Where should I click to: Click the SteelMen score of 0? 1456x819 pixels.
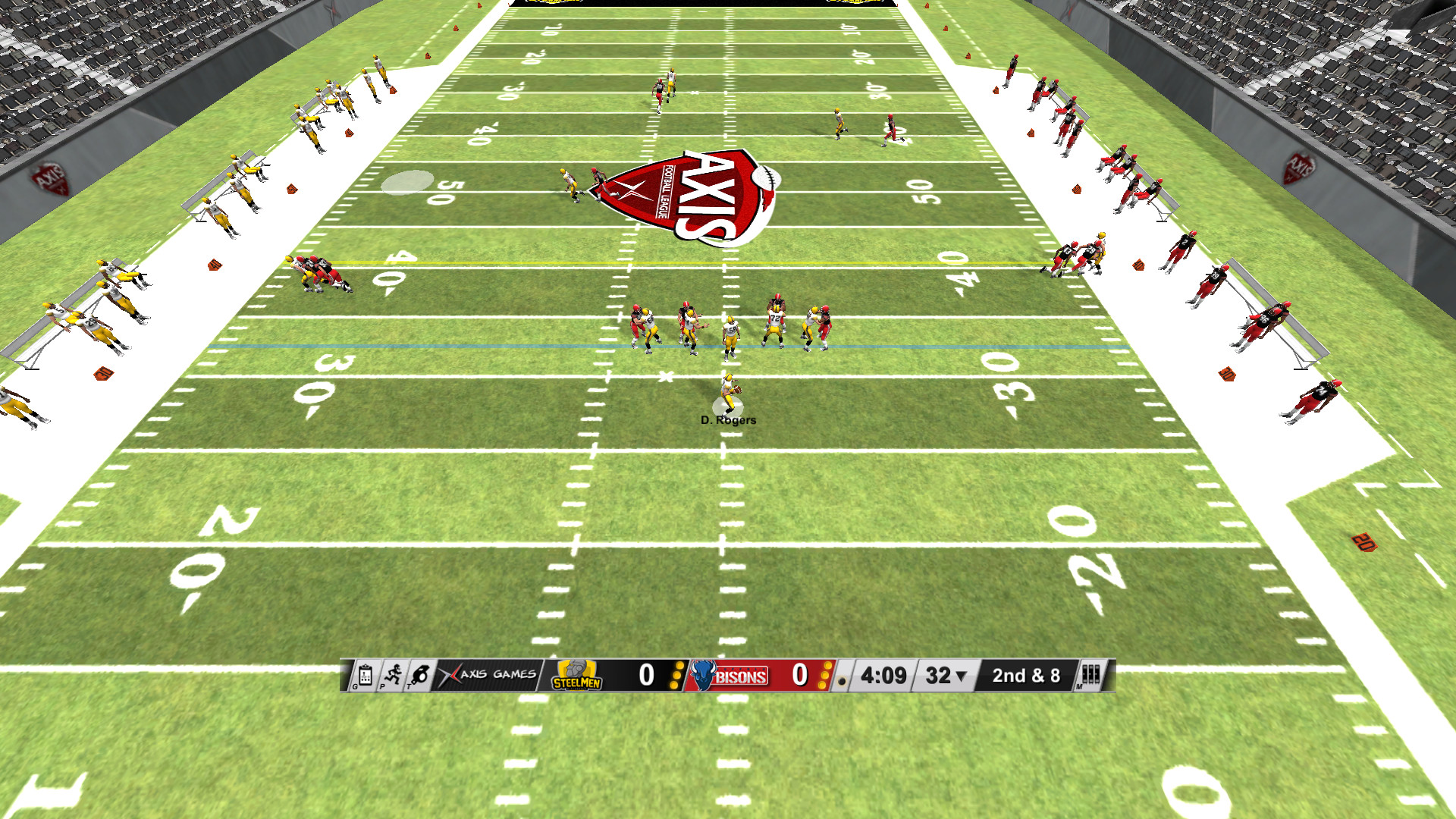click(x=645, y=675)
